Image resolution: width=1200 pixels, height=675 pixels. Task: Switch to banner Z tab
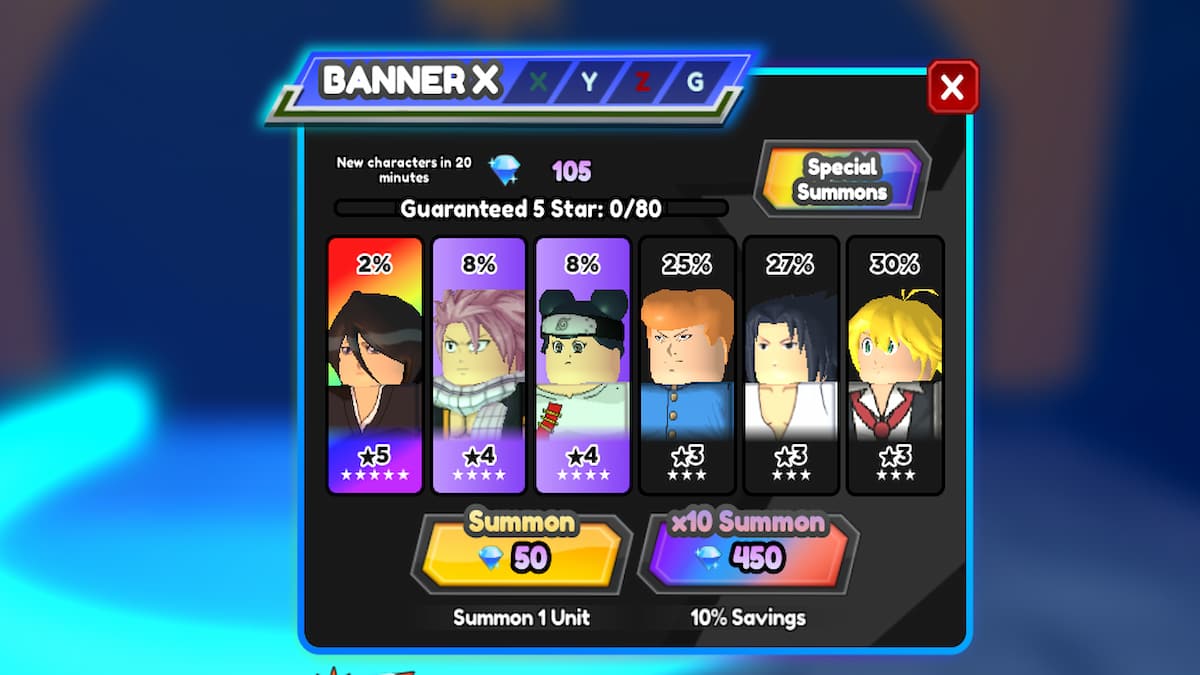642,83
